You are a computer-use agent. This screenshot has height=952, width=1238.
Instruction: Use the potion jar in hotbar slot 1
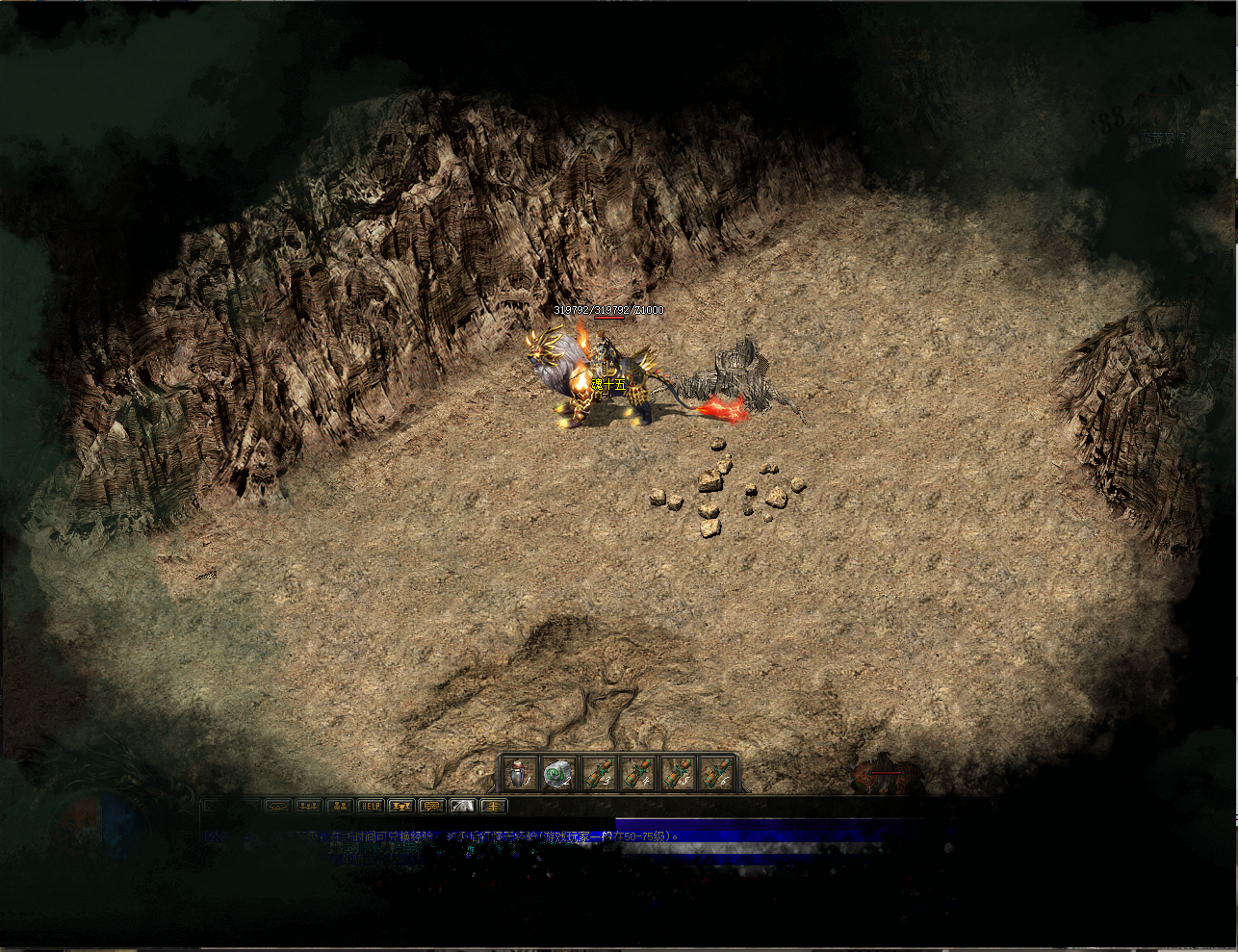click(520, 773)
